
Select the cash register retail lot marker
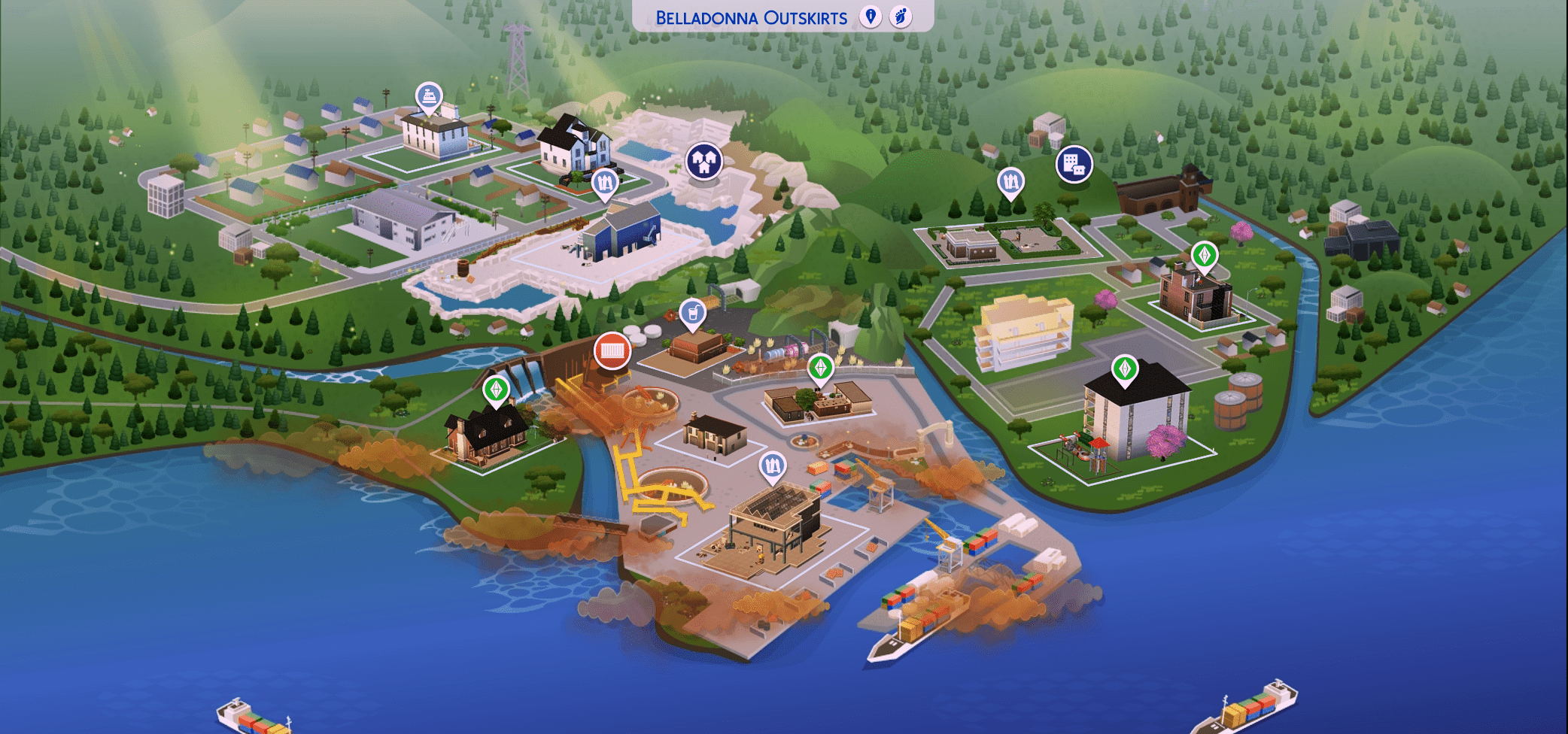[429, 97]
